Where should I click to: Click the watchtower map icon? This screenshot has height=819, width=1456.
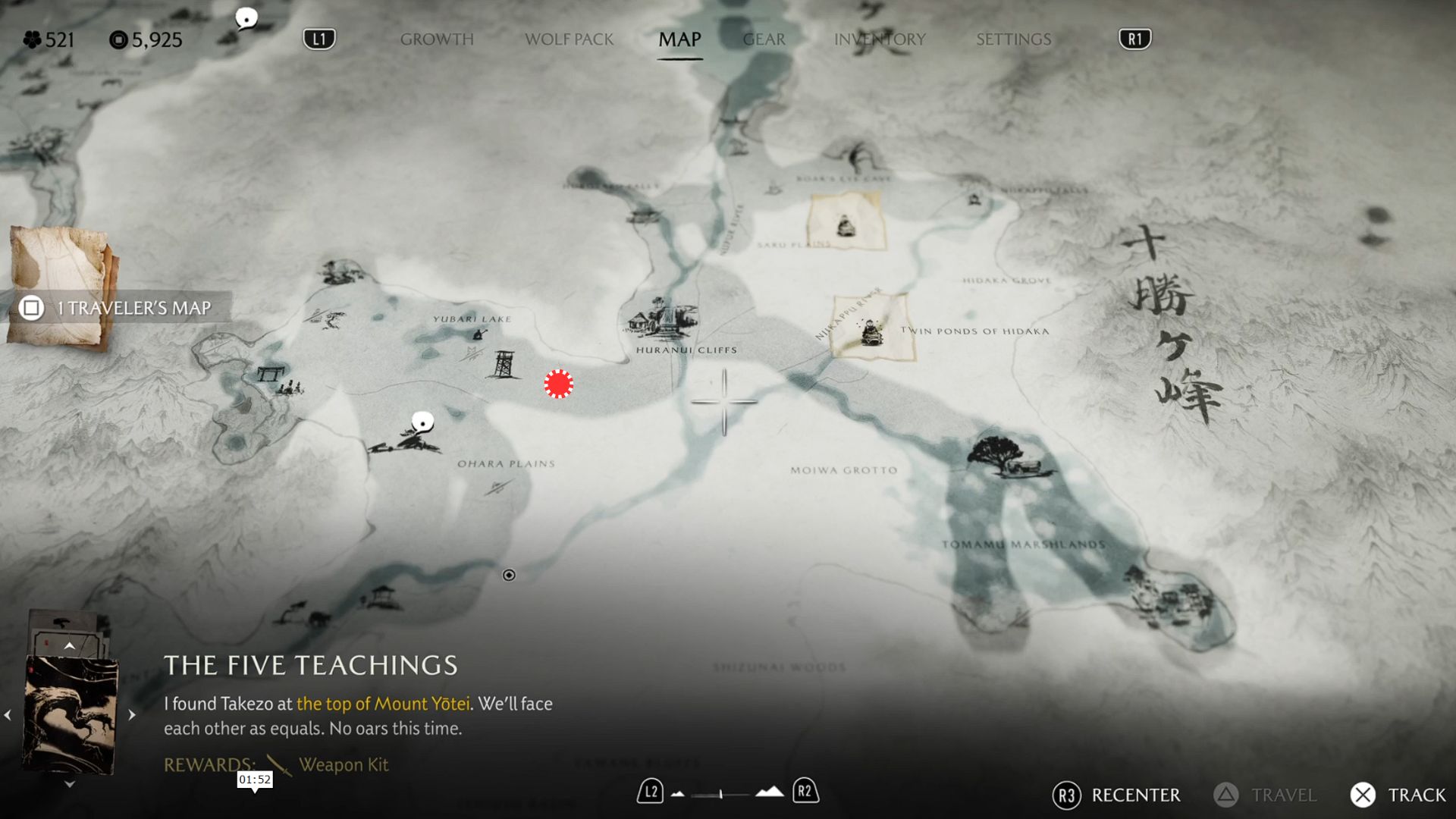coord(504,365)
